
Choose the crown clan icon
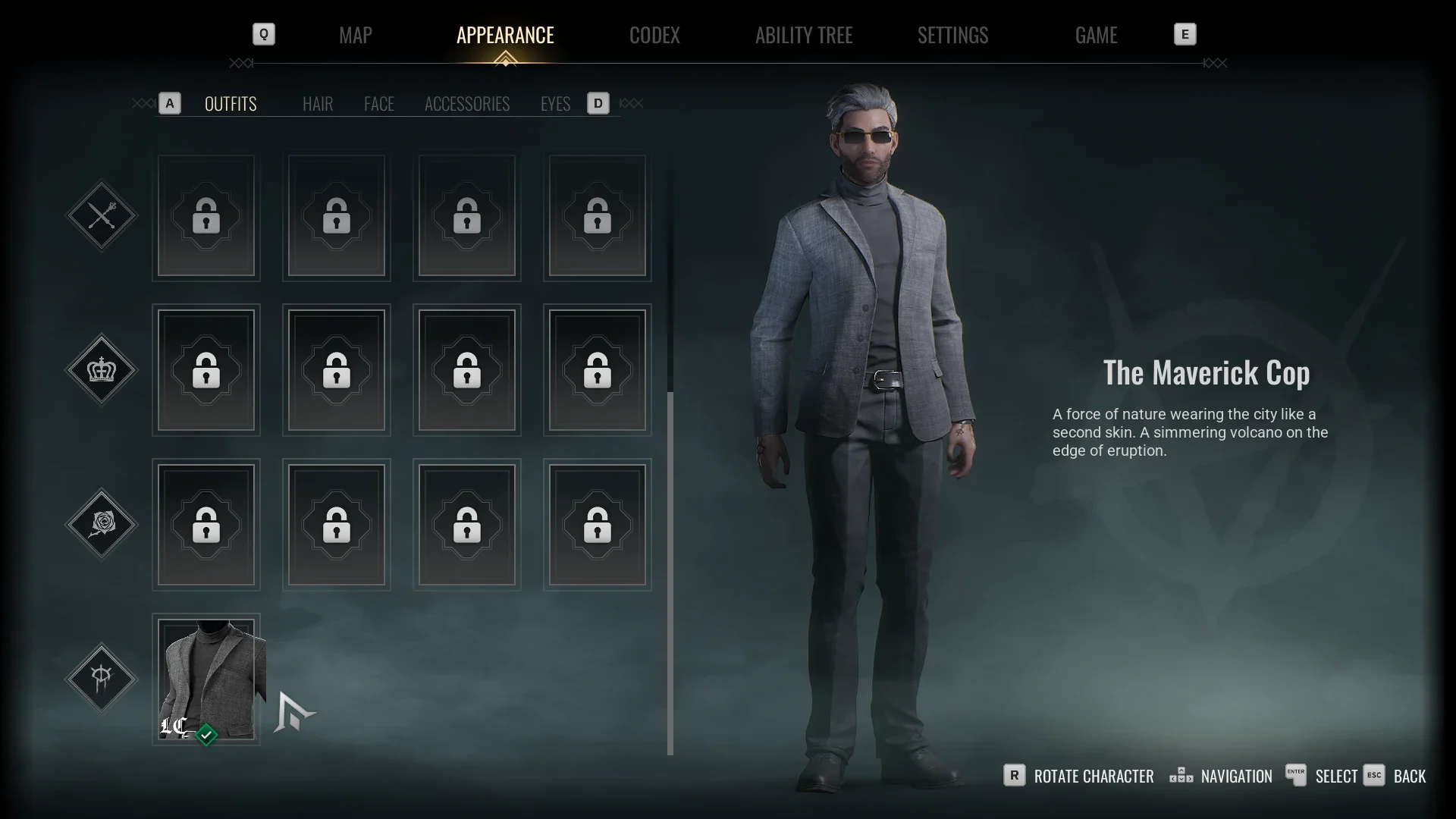pos(102,370)
